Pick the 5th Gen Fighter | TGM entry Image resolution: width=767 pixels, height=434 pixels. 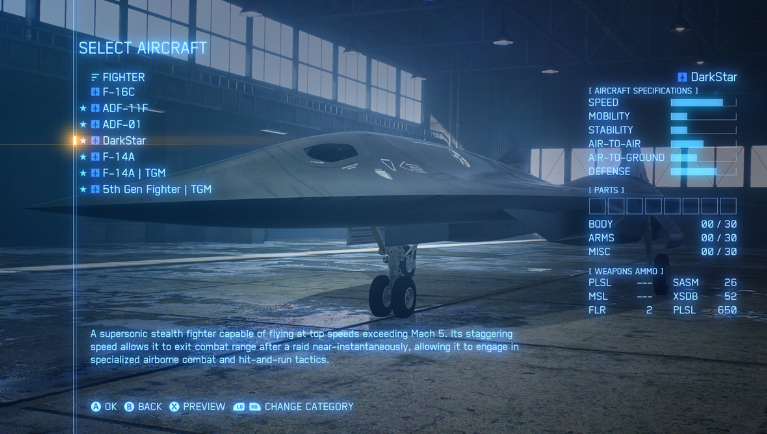pyautogui.click(x=156, y=188)
